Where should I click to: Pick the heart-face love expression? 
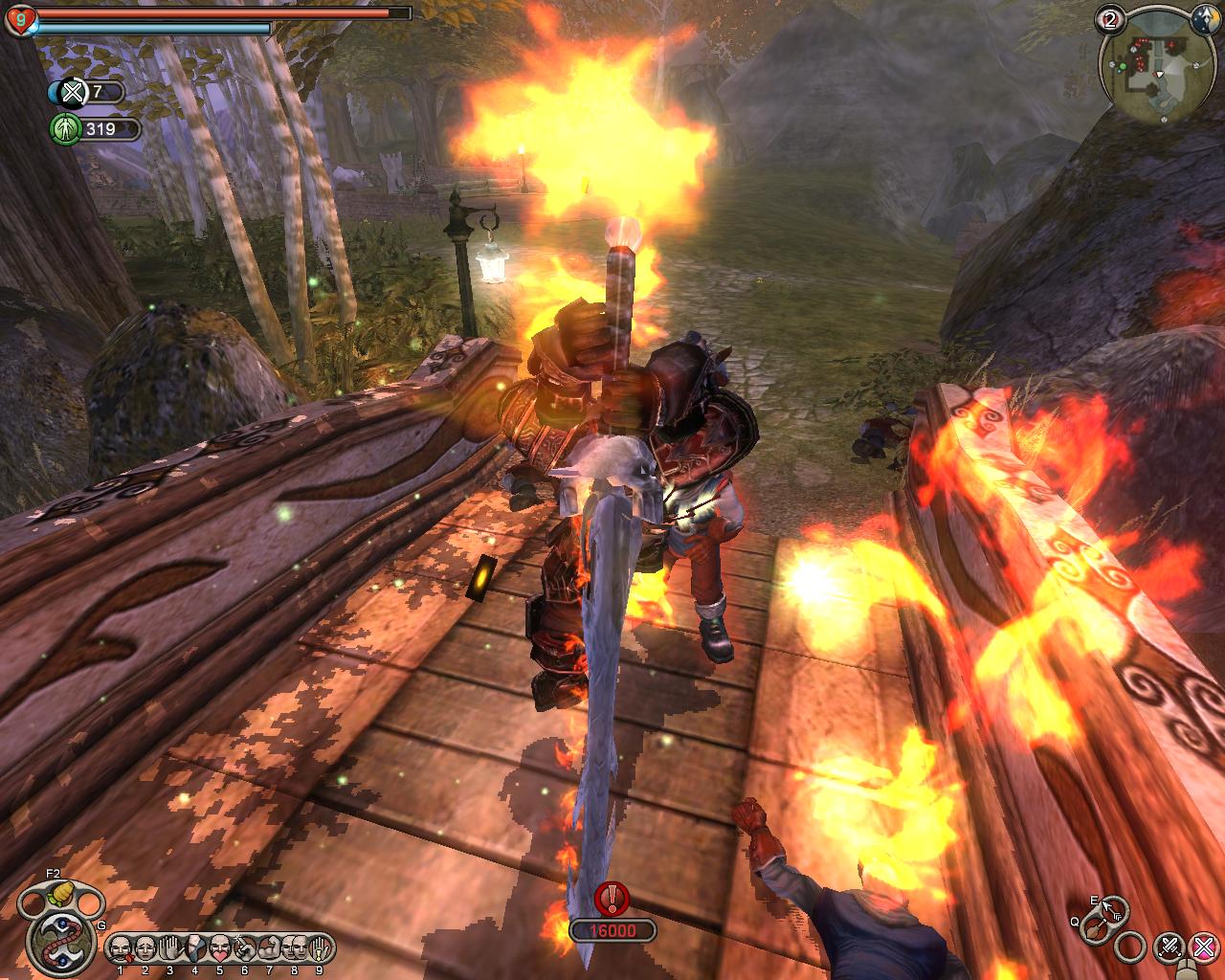pyautogui.click(x=220, y=948)
